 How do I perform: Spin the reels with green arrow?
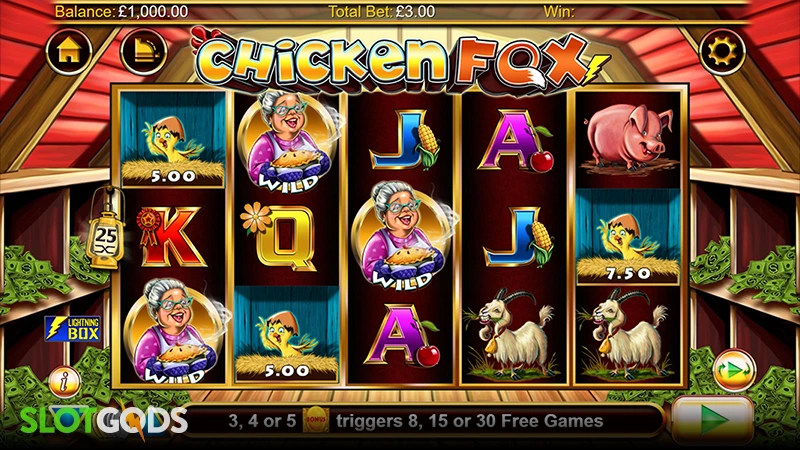712,417
